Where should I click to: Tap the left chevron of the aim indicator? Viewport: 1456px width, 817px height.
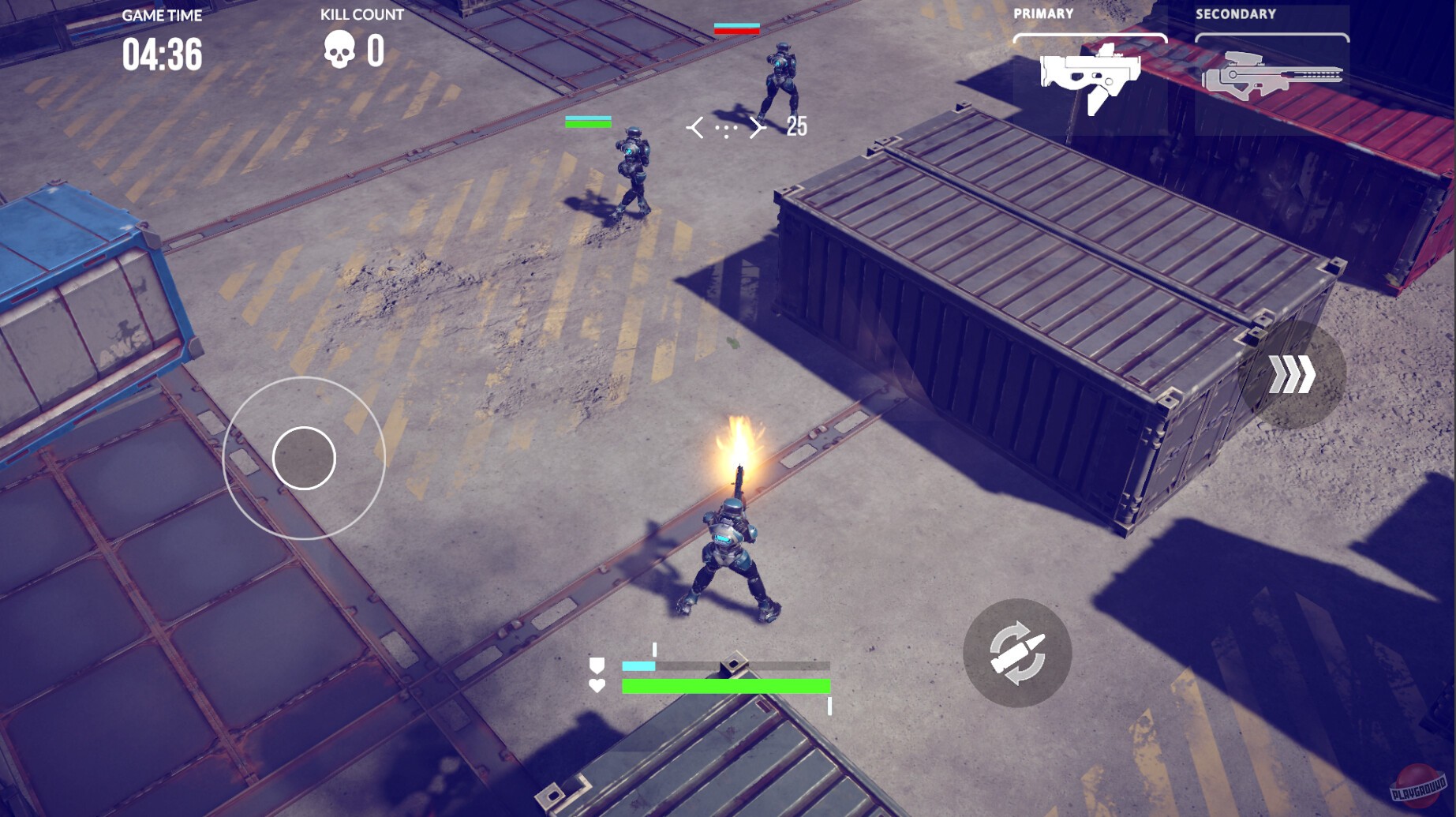(x=695, y=126)
